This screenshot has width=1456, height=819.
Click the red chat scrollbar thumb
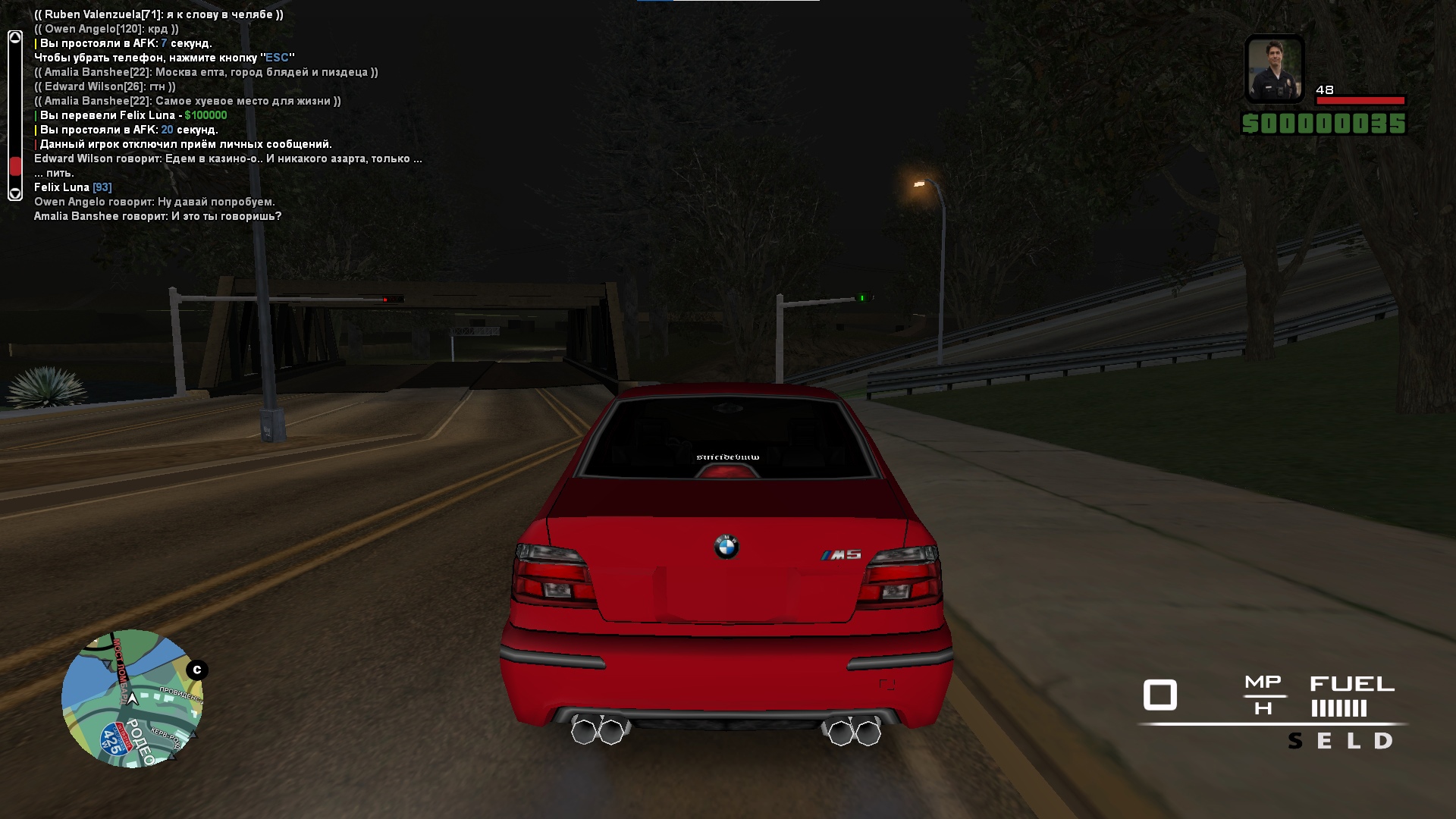tap(14, 166)
